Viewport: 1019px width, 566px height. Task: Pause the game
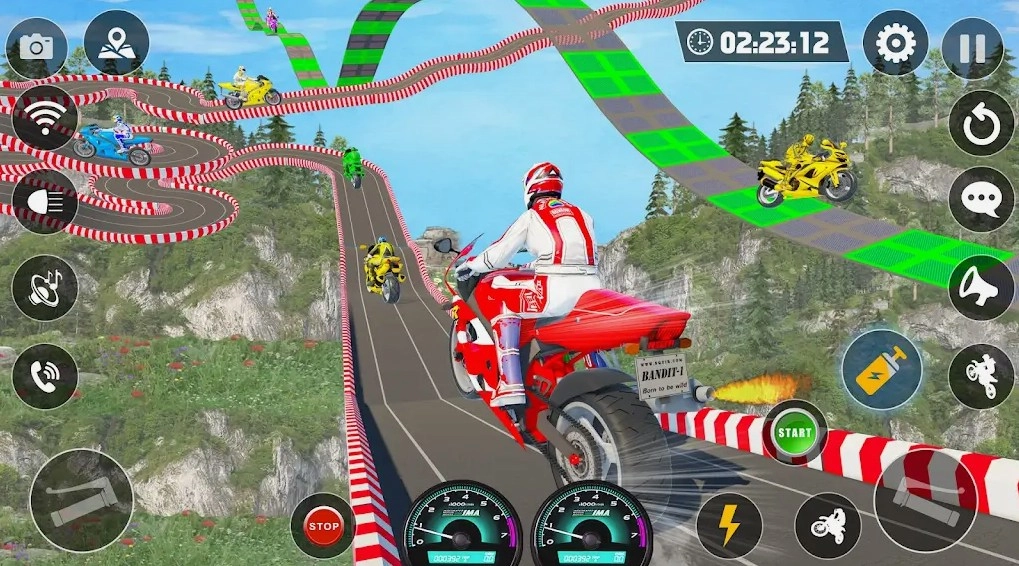[972, 48]
